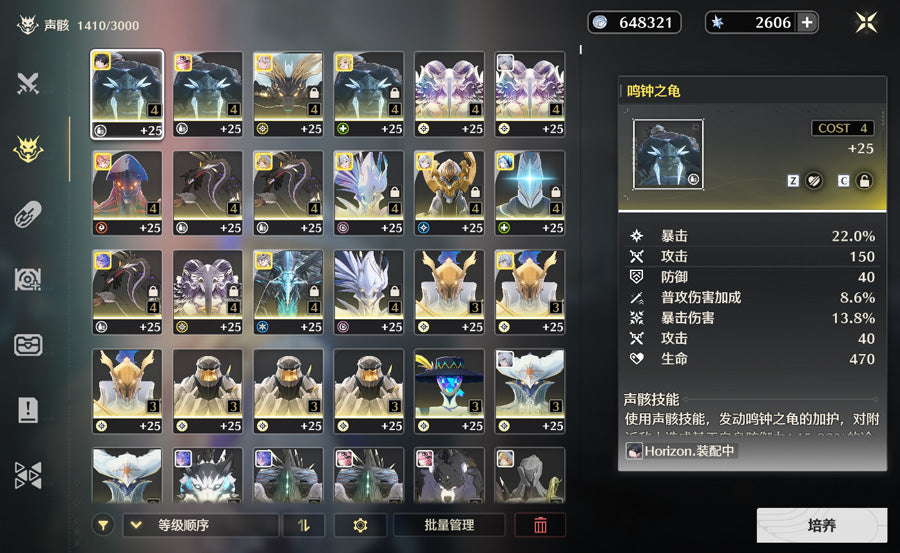Viewport: 900px width, 553px height.
Task: Open the exclamation mark tab in the sidebar
Action: pyautogui.click(x=28, y=410)
